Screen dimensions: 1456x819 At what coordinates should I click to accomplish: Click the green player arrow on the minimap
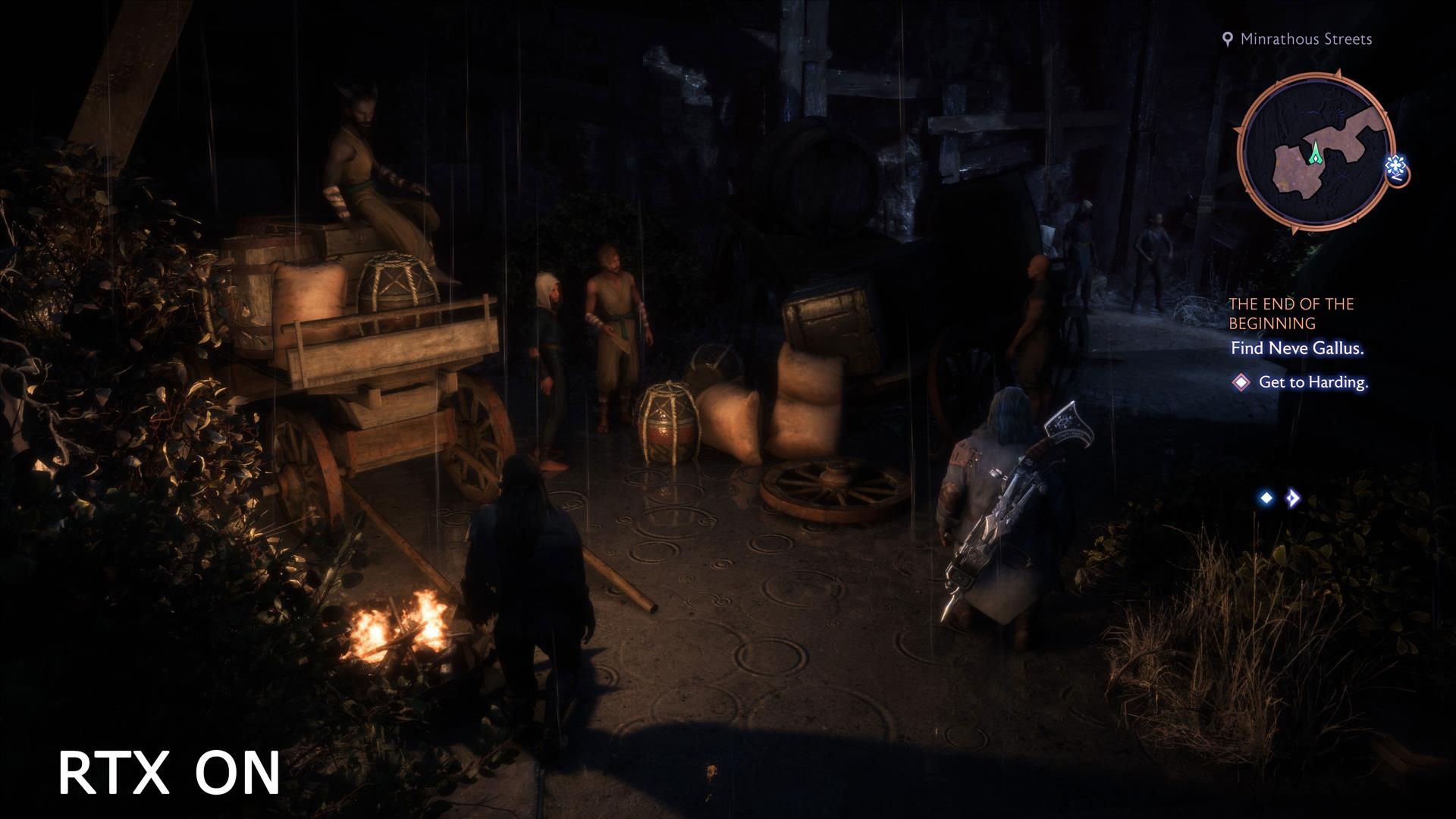tap(1314, 153)
